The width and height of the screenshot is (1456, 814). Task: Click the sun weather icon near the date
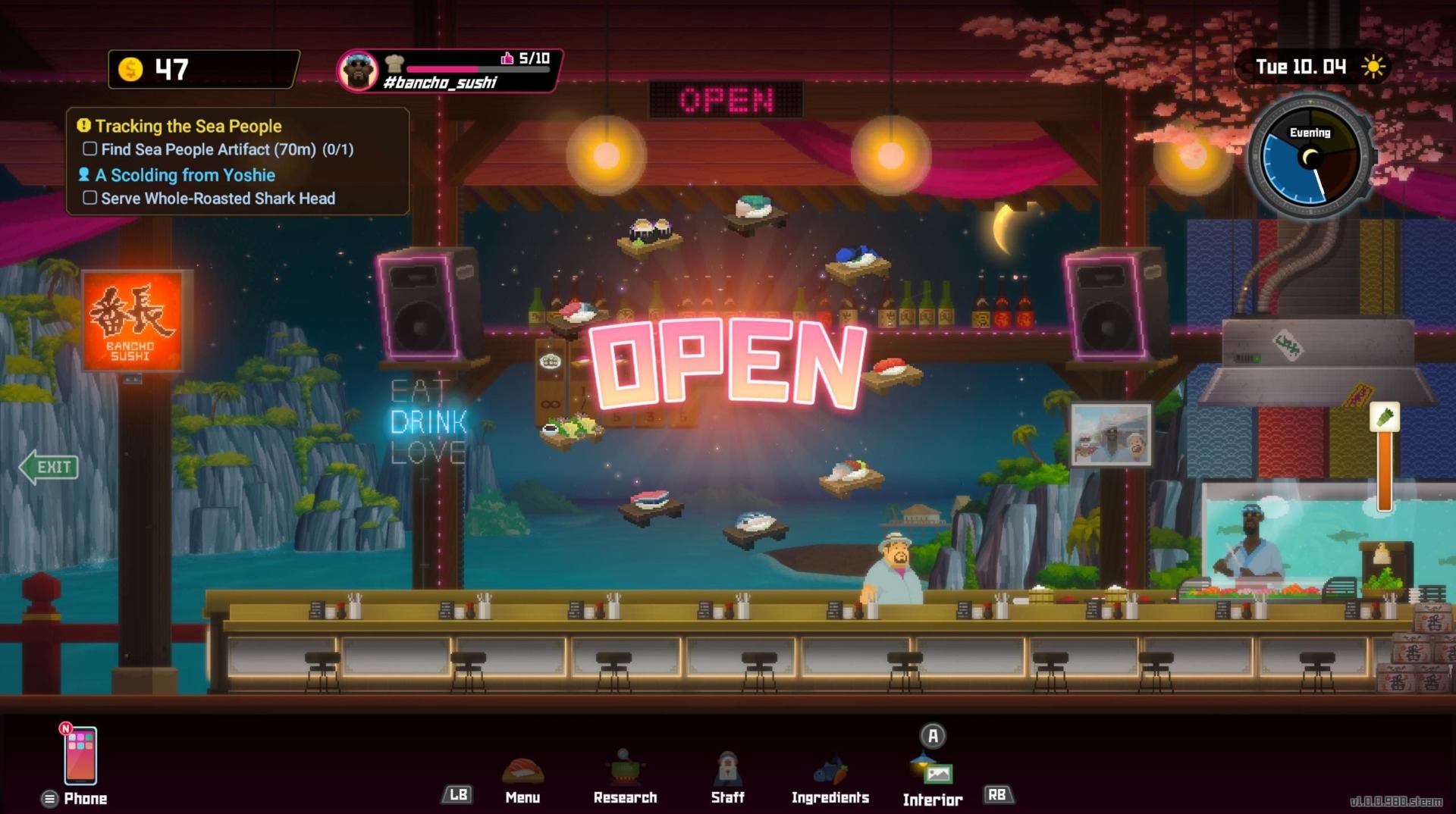point(1374,67)
